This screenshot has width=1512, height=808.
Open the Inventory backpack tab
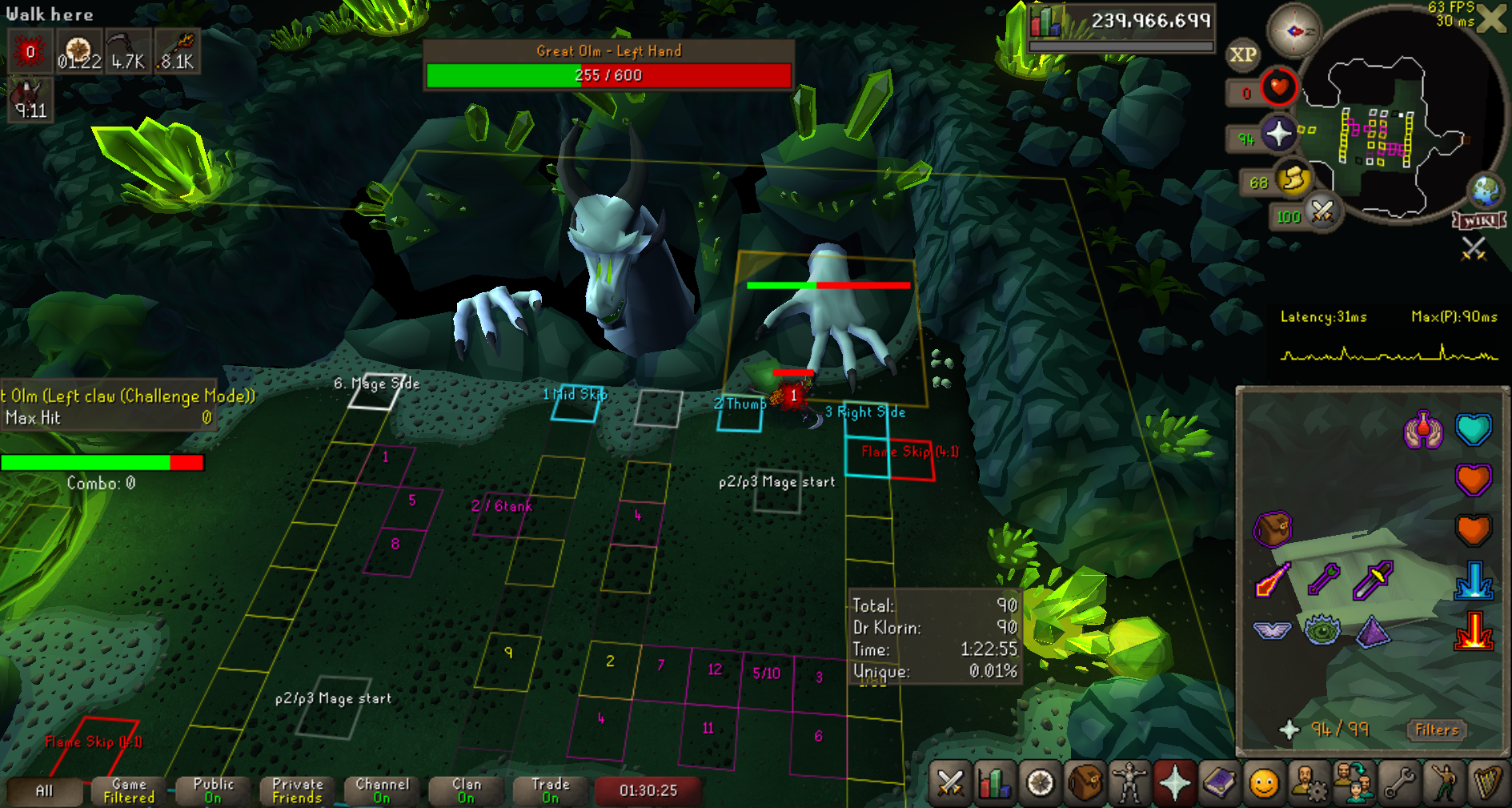[1085, 782]
